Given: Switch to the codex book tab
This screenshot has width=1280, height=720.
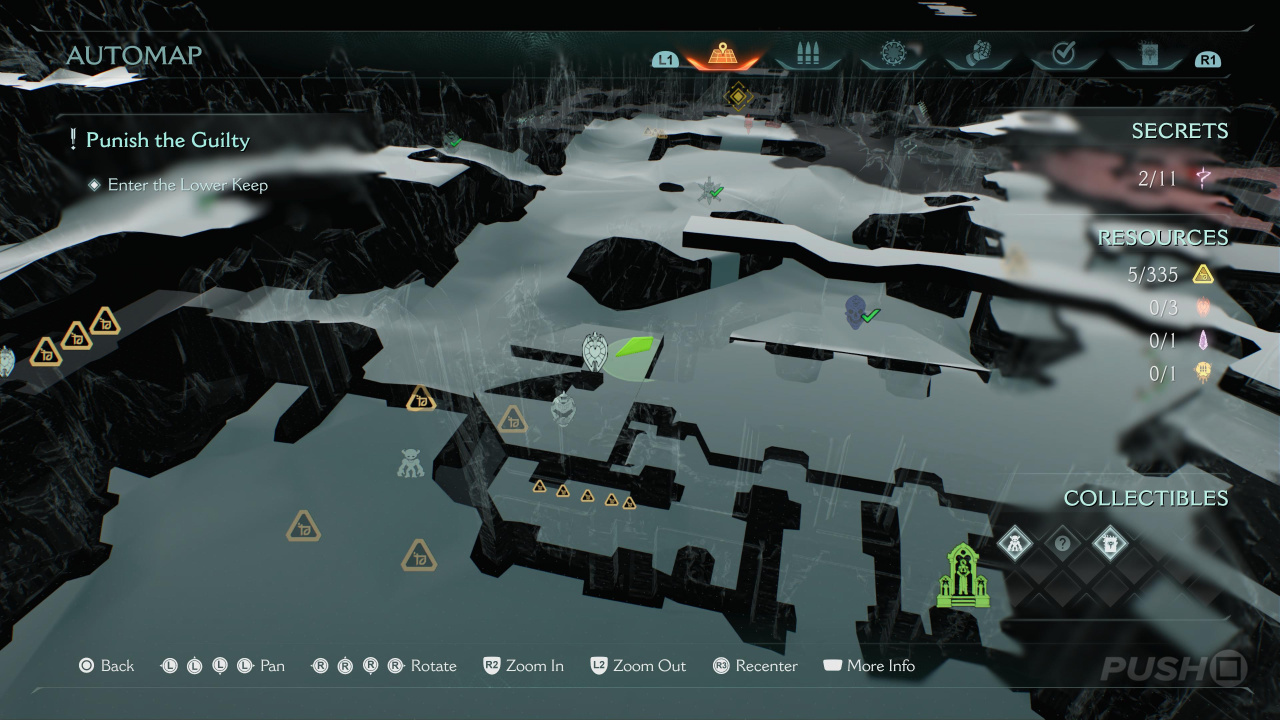Looking at the screenshot, I should click(1148, 55).
